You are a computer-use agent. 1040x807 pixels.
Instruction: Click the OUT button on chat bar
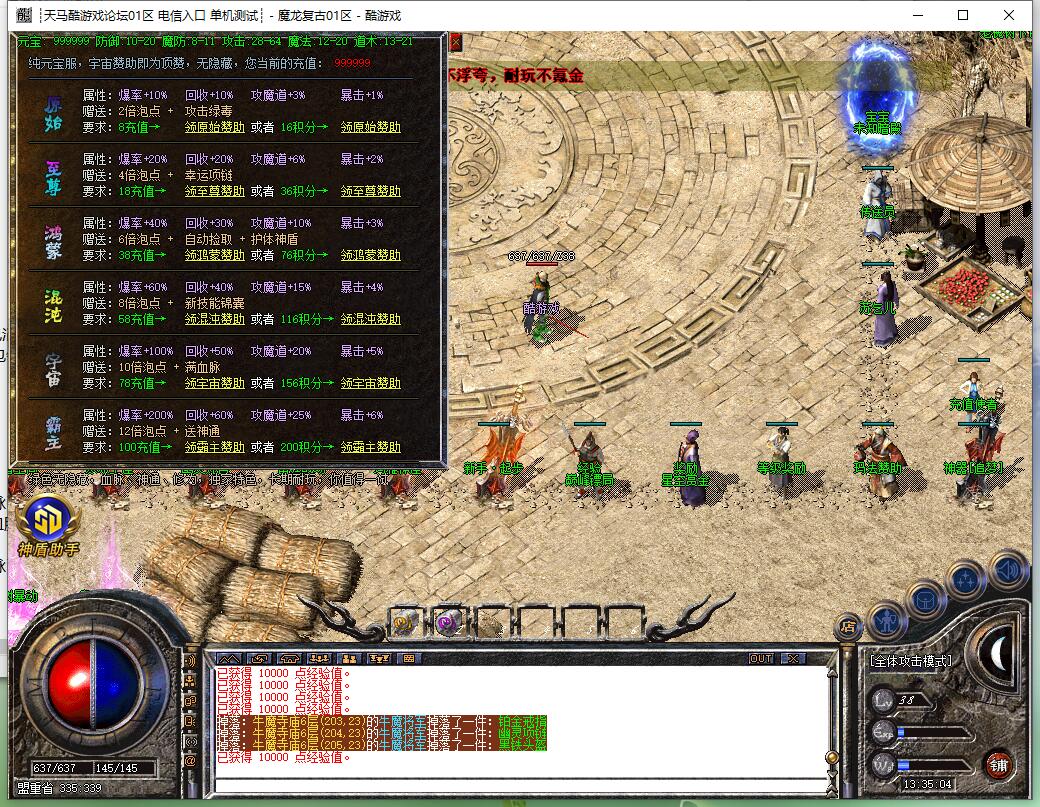[761, 658]
